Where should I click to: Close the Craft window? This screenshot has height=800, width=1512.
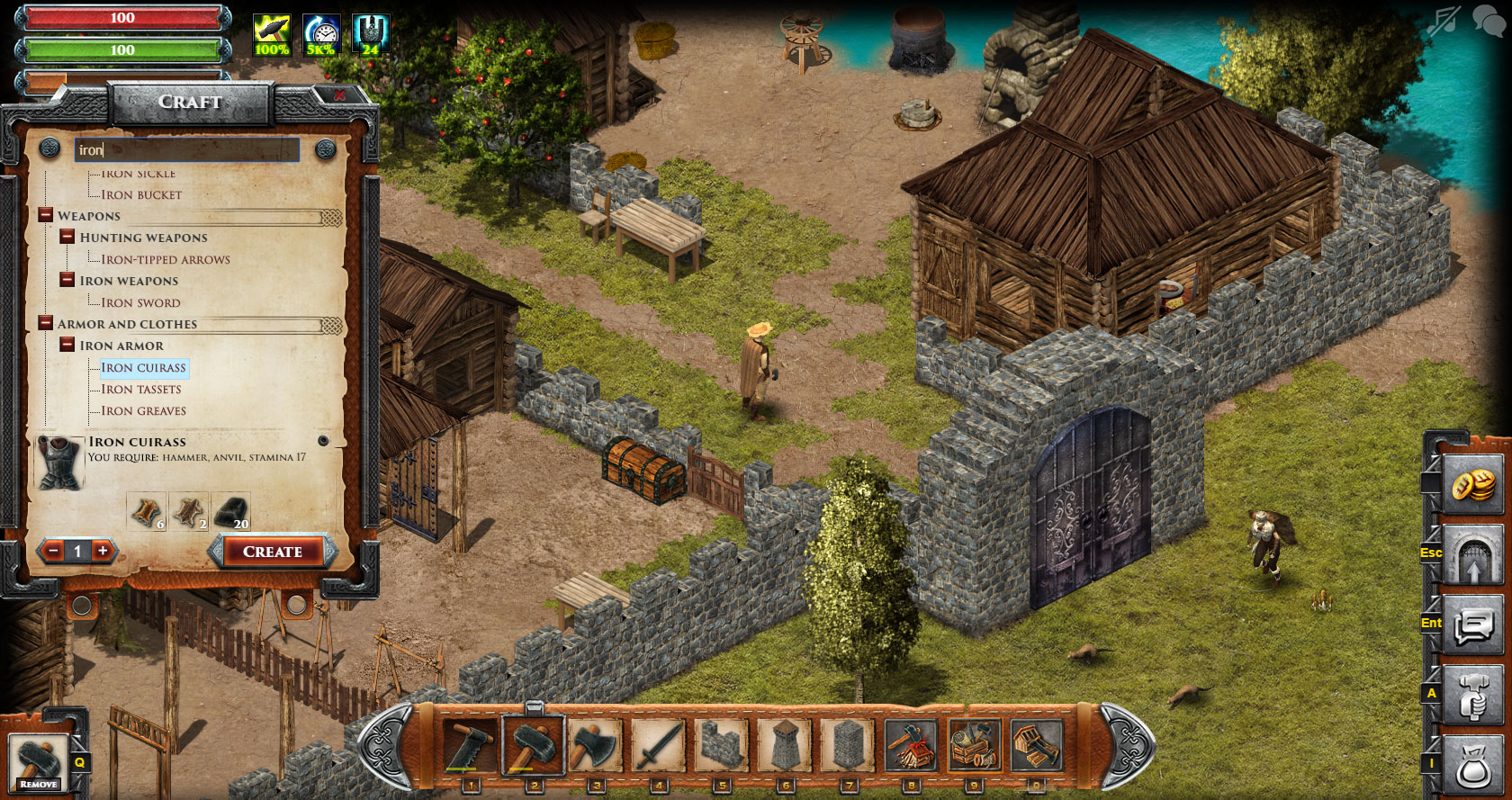339,95
